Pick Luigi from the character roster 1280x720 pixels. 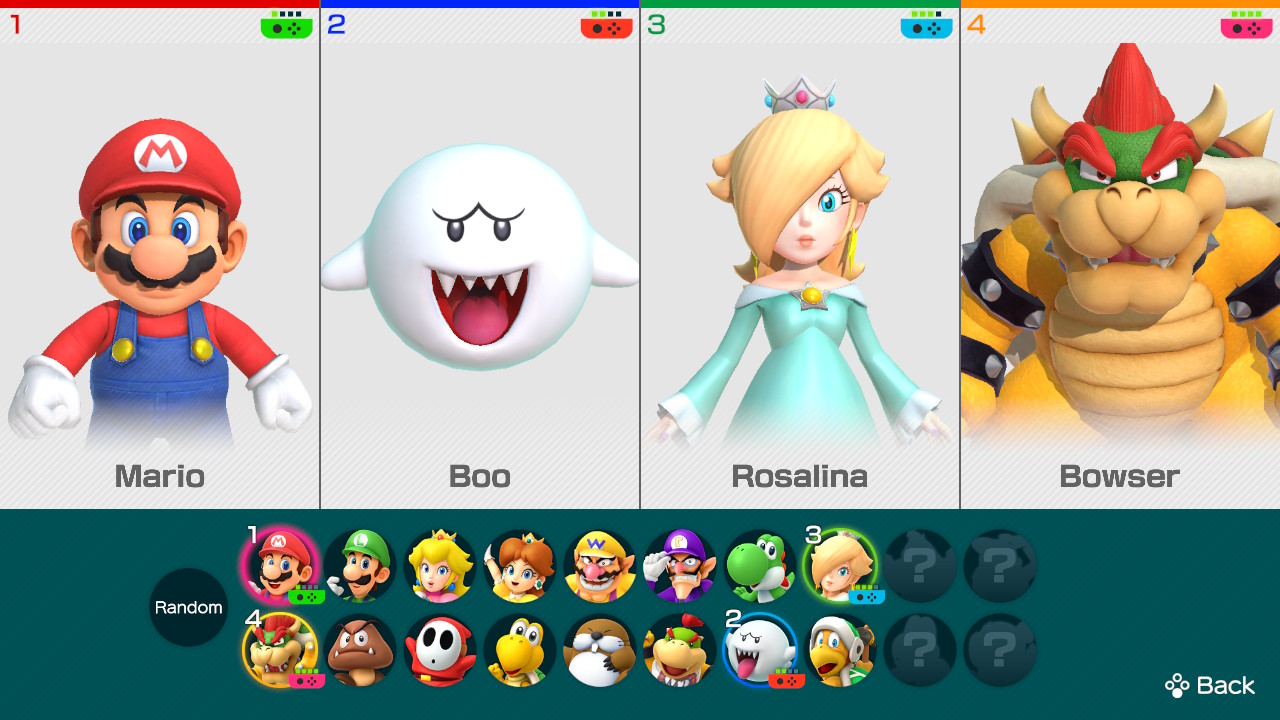click(360, 566)
